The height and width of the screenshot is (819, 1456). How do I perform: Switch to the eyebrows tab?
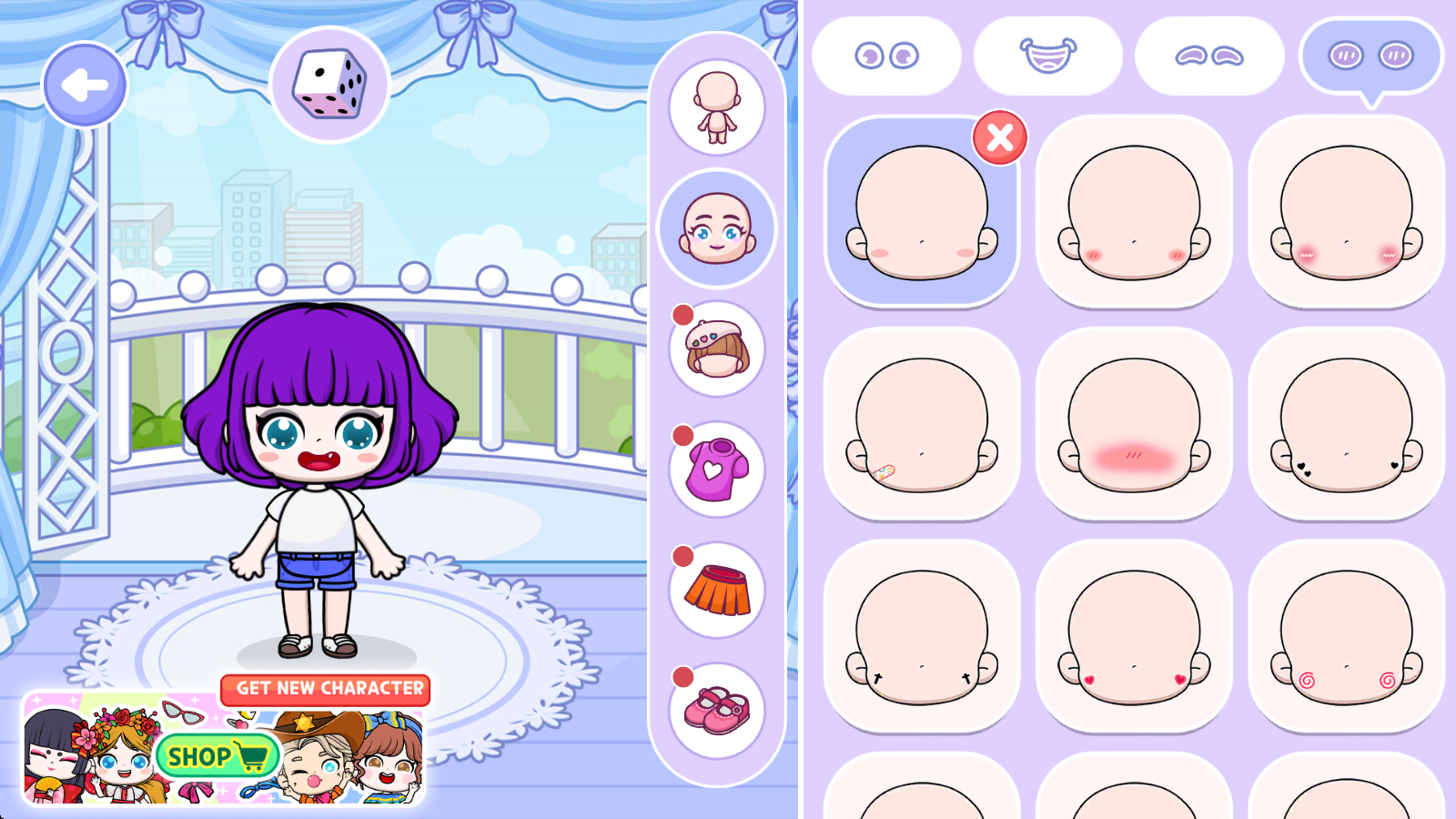1209,56
